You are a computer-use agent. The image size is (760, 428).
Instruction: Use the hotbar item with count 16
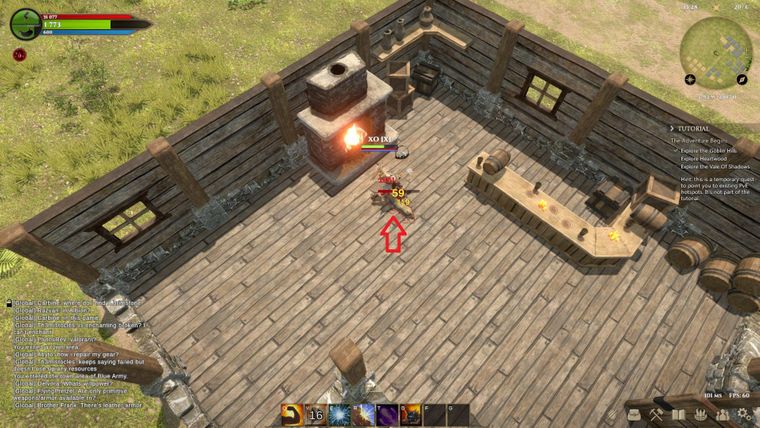316,414
